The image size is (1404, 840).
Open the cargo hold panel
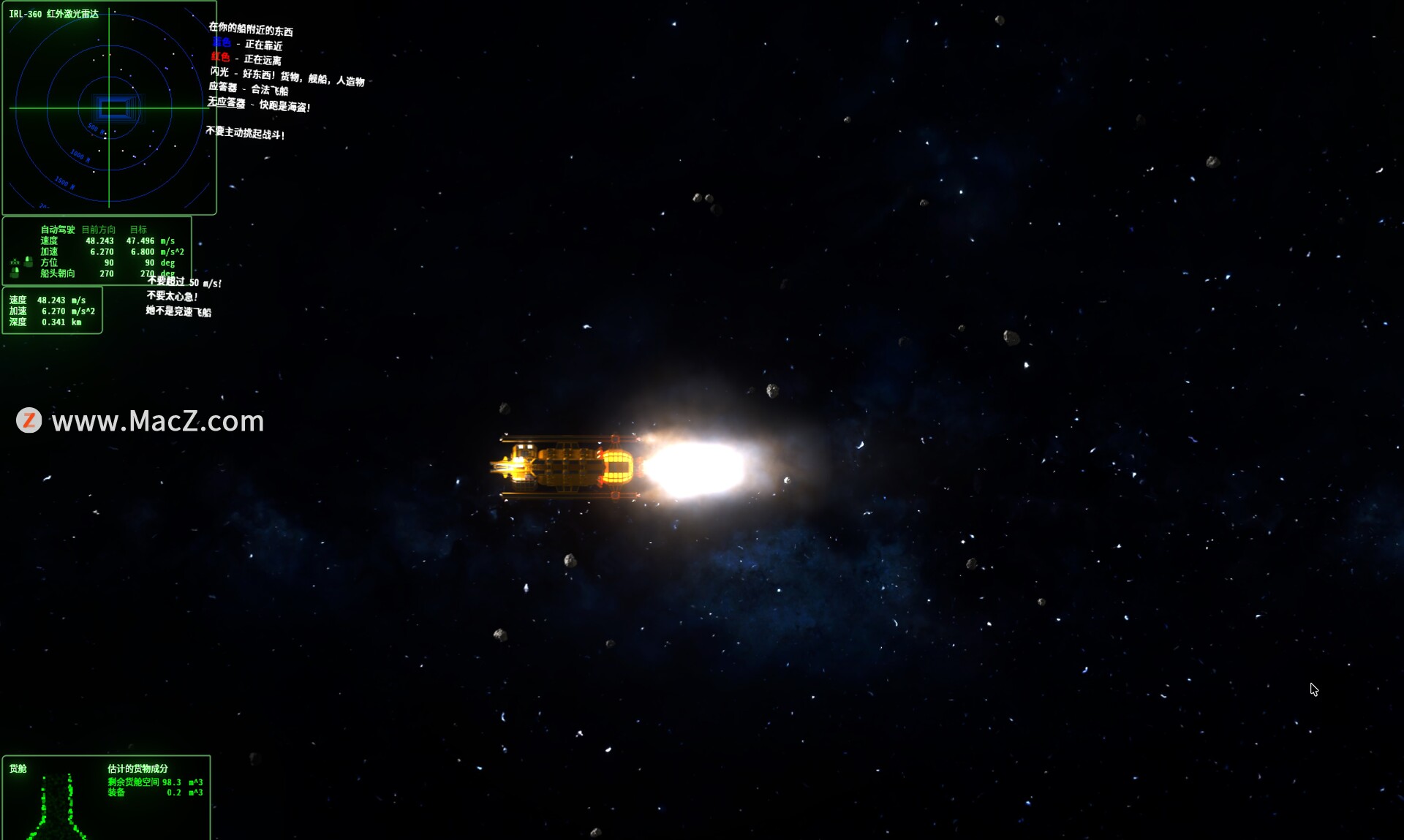pyautogui.click(x=106, y=798)
